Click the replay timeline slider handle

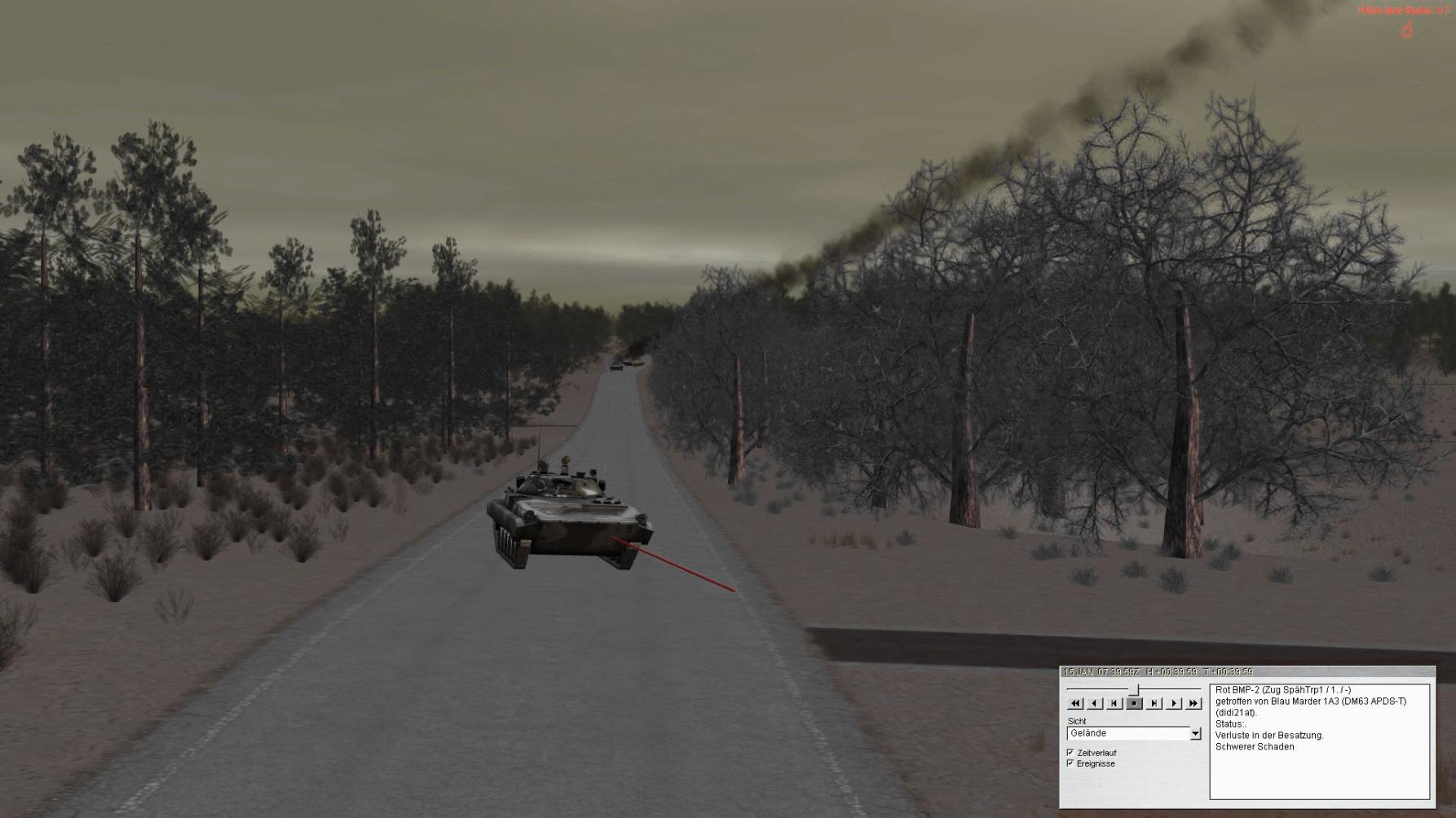1134,690
